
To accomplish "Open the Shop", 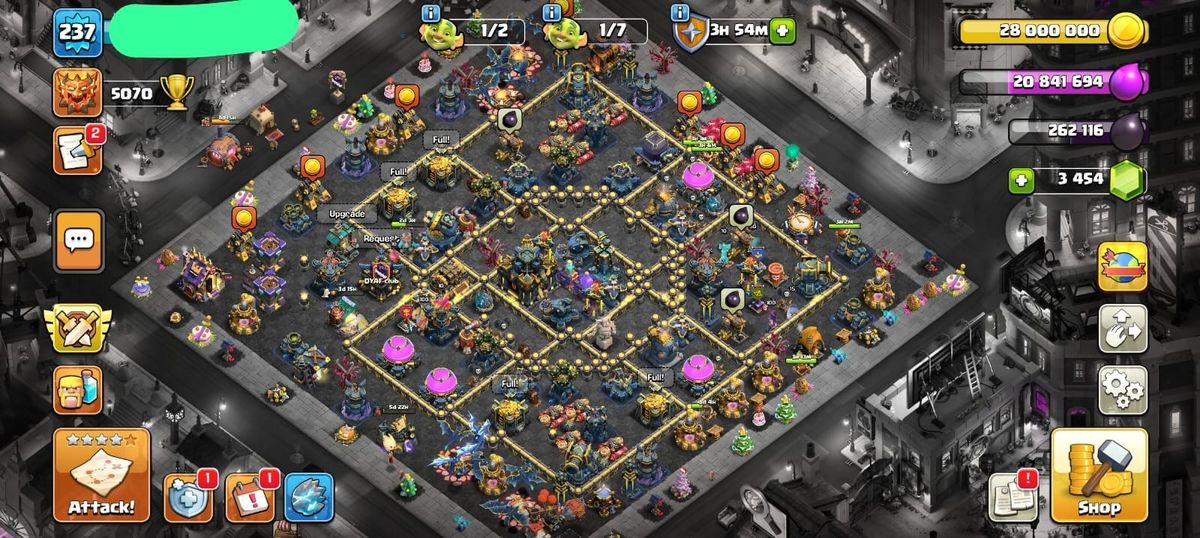I will [x=1099, y=476].
